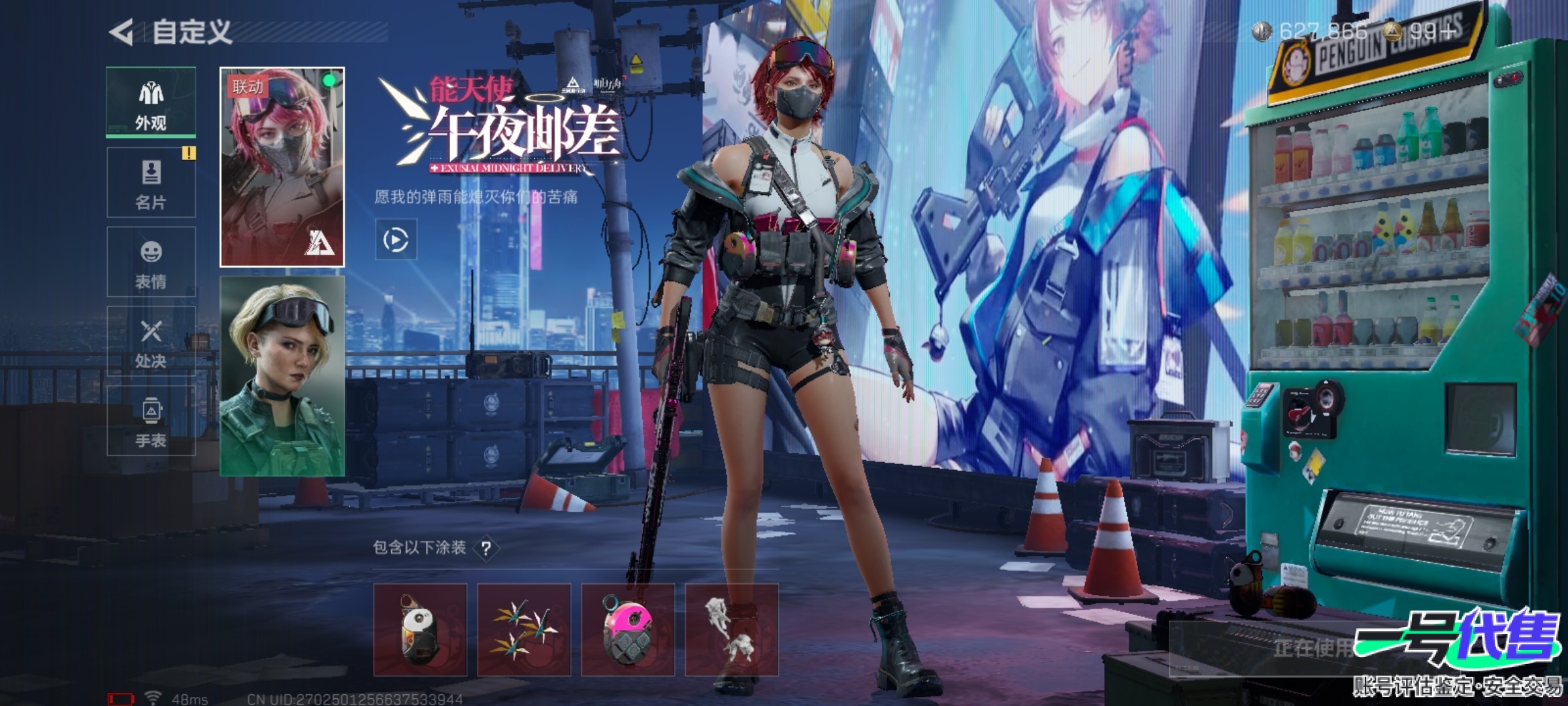Image resolution: width=1568 pixels, height=706 pixels.
Task: Select the 手表 watch tab
Action: (151, 422)
